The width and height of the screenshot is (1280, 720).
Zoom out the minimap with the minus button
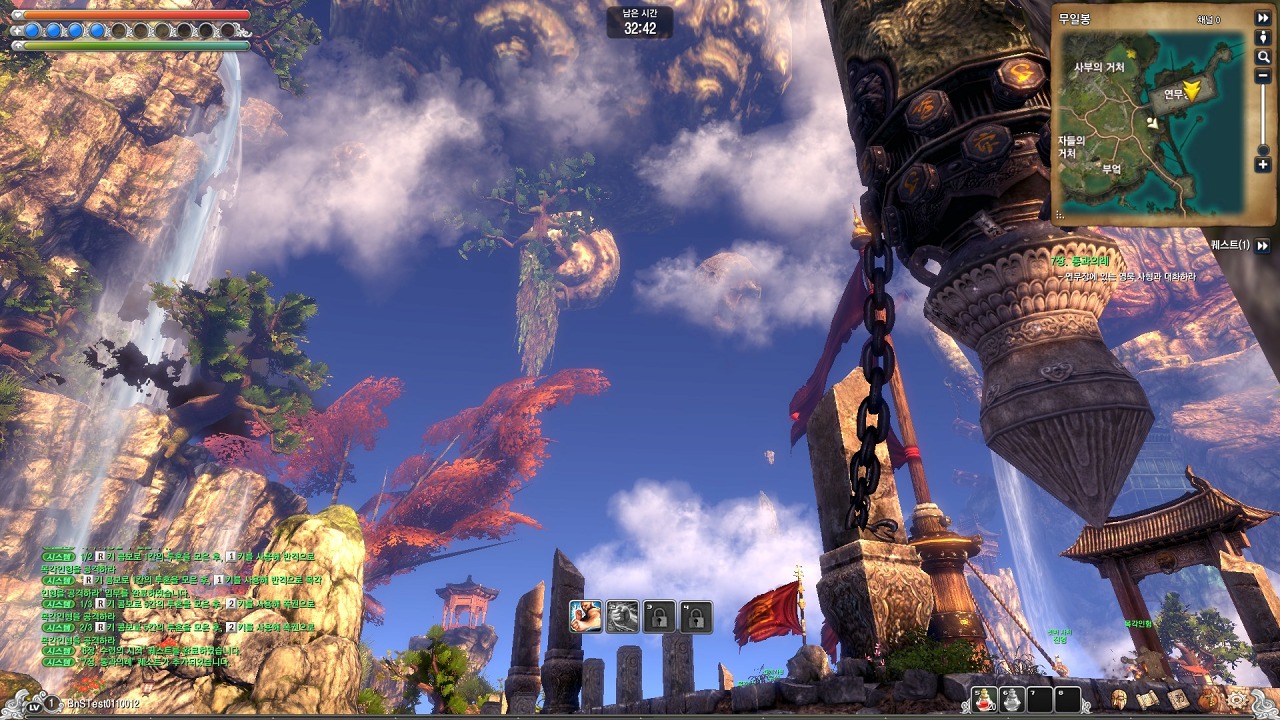1263,76
